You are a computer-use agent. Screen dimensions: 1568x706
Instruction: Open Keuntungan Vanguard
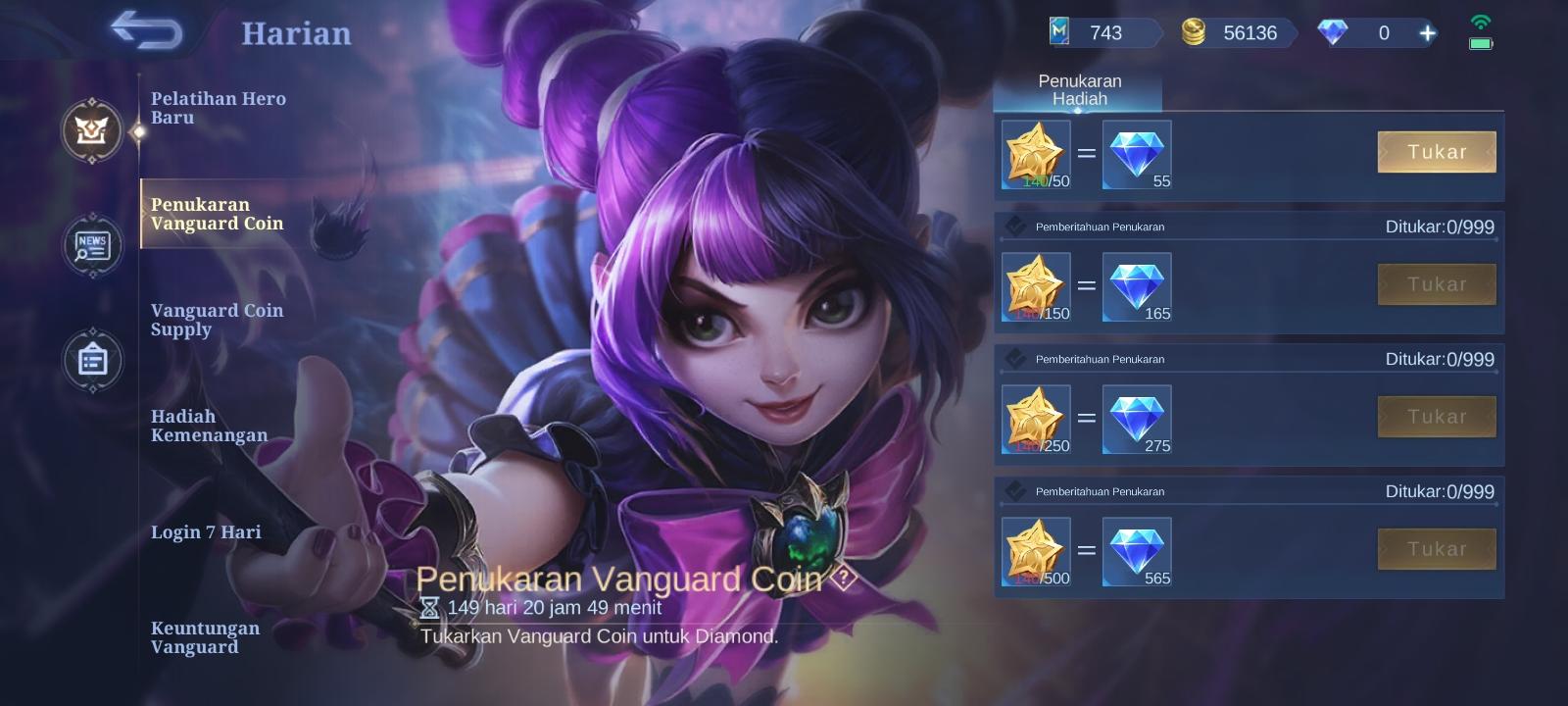(x=205, y=636)
